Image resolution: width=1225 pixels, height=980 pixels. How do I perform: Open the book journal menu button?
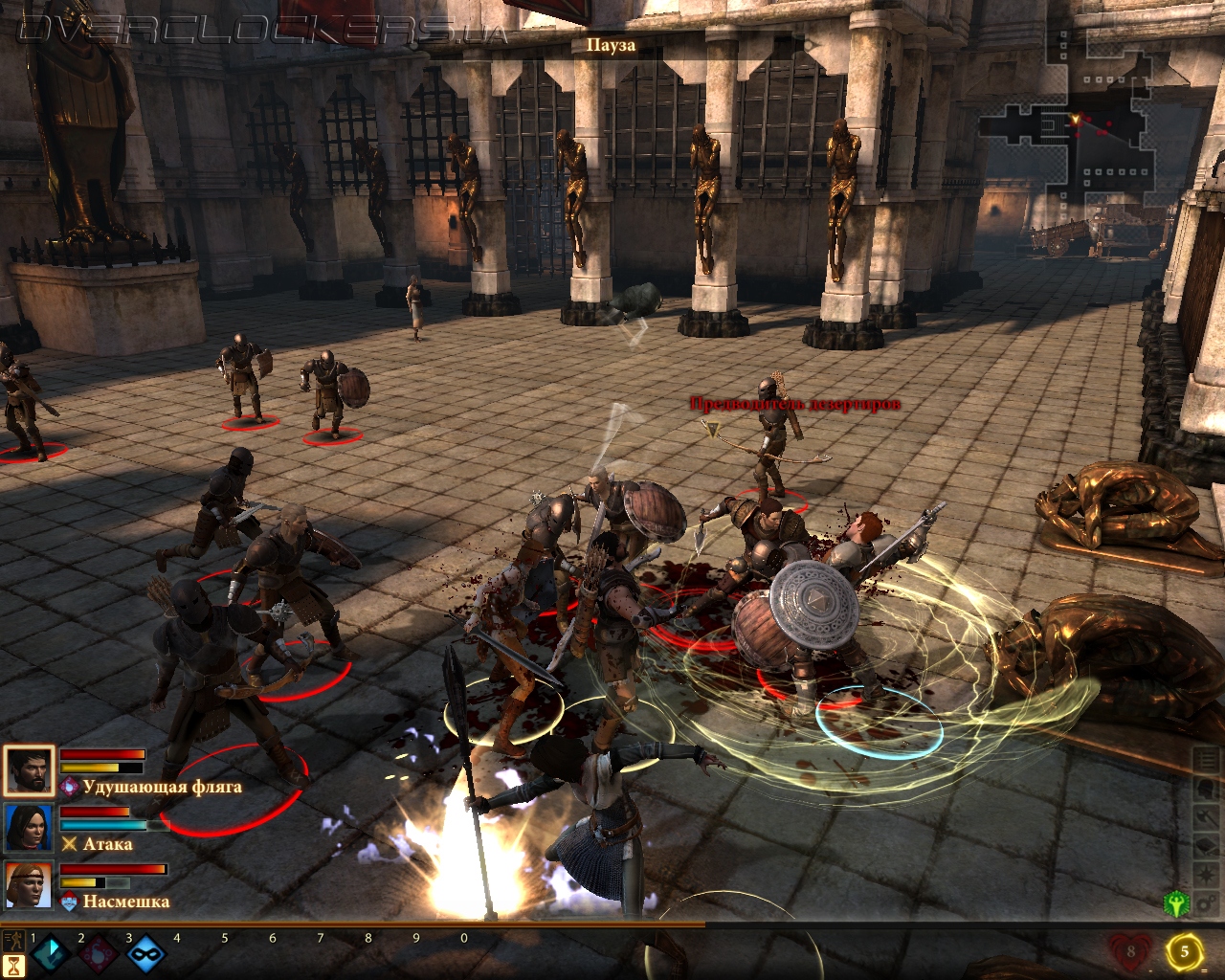click(x=1207, y=847)
